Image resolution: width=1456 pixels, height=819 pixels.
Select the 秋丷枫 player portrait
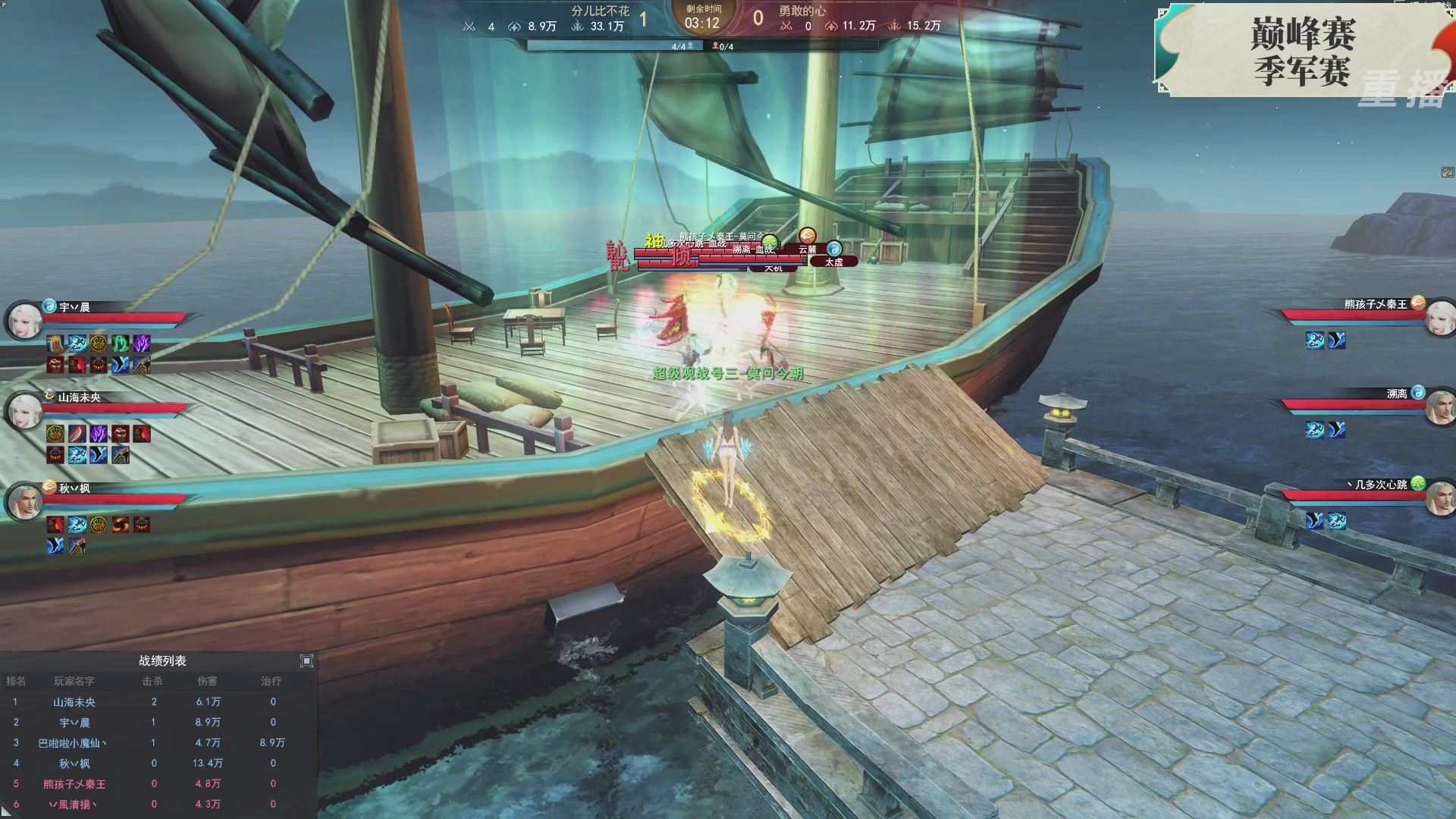pyautogui.click(x=24, y=501)
